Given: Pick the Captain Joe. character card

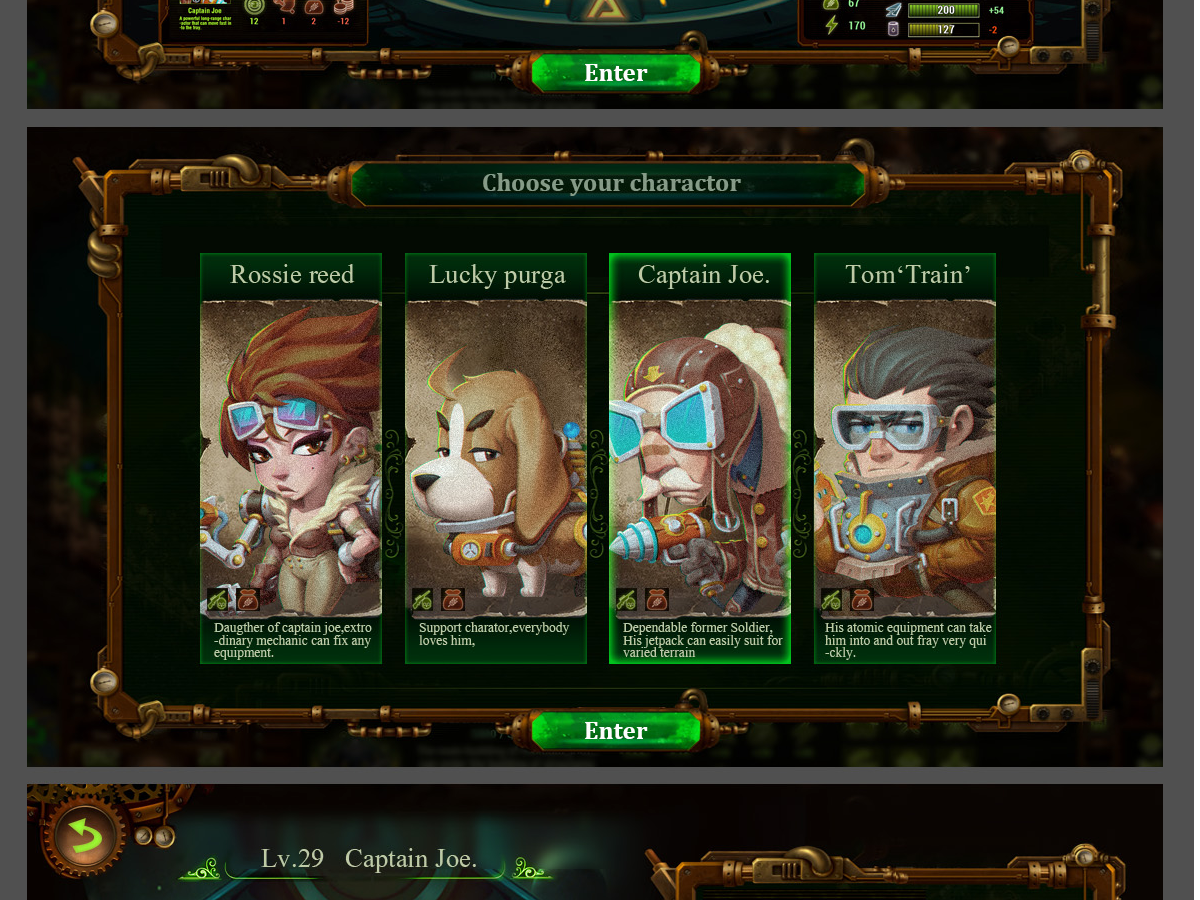Looking at the screenshot, I should point(700,458).
